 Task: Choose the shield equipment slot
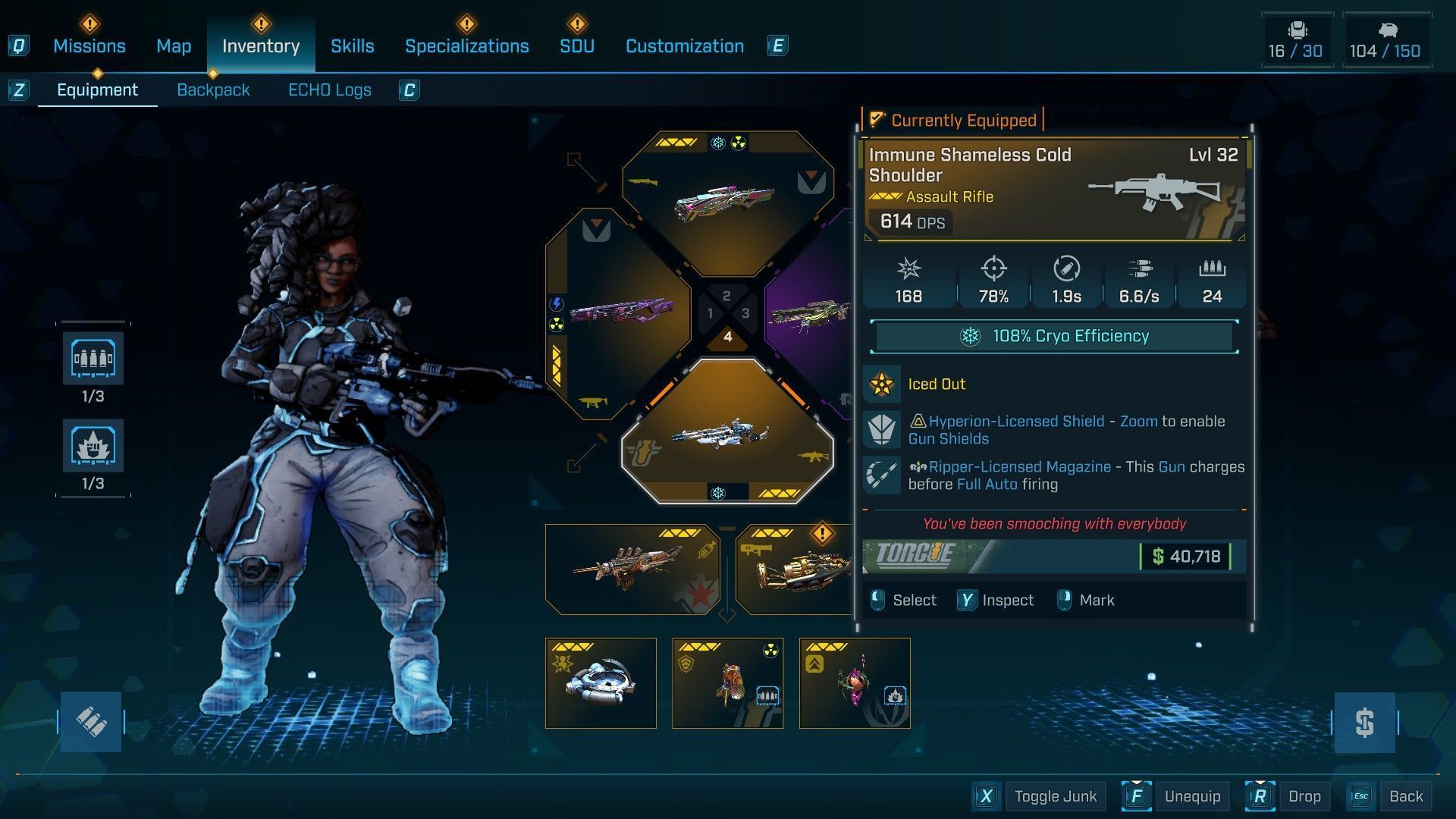pos(601,682)
